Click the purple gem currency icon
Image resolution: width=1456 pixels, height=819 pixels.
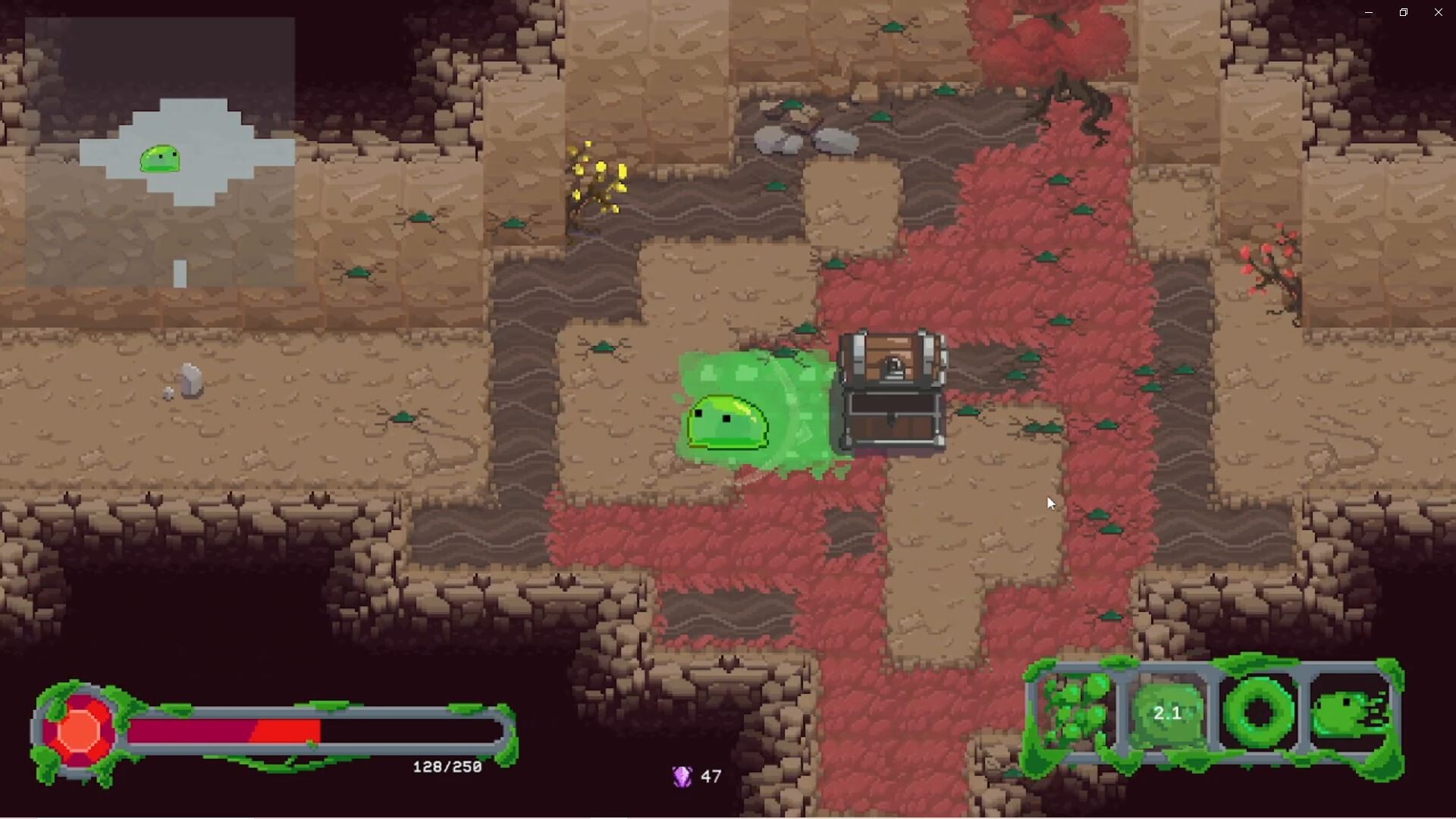[x=681, y=776]
